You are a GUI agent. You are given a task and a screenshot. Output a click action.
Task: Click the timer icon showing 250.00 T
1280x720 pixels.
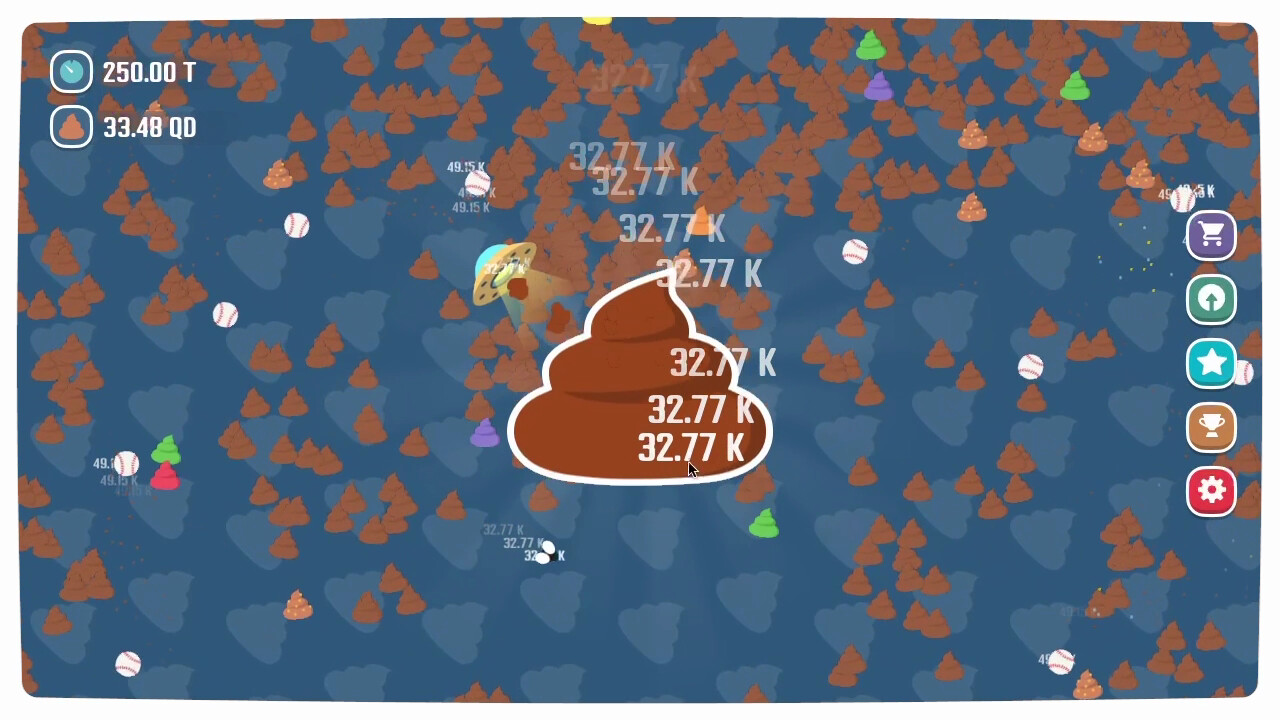[71, 71]
